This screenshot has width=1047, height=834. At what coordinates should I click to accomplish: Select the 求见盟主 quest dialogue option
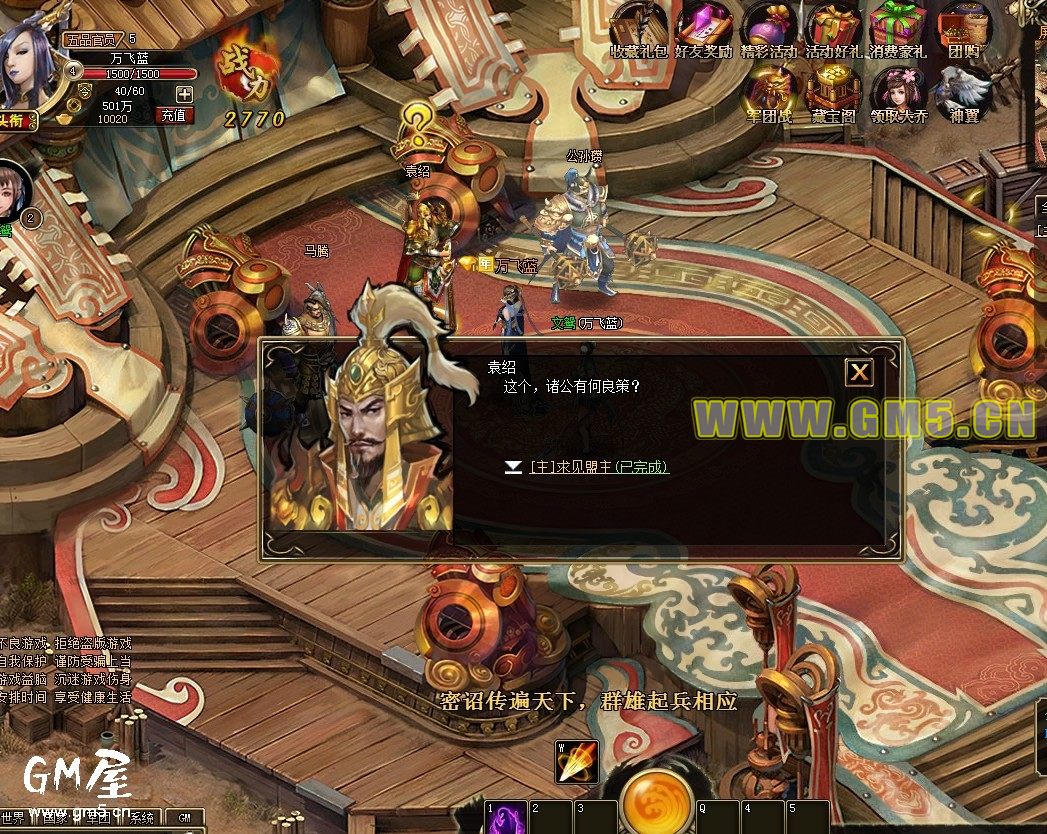[x=599, y=467]
